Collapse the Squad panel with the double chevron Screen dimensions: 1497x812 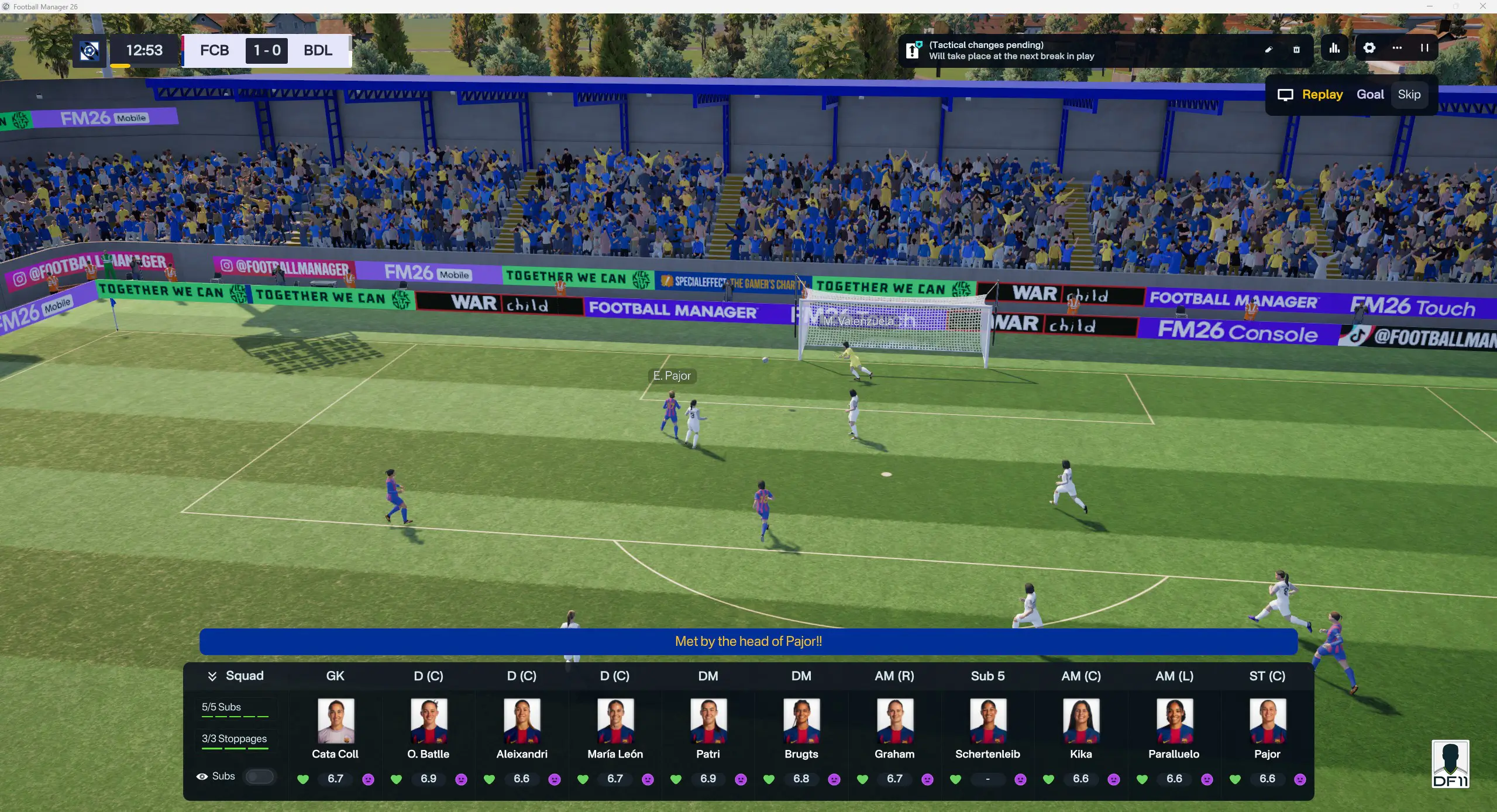click(x=212, y=676)
